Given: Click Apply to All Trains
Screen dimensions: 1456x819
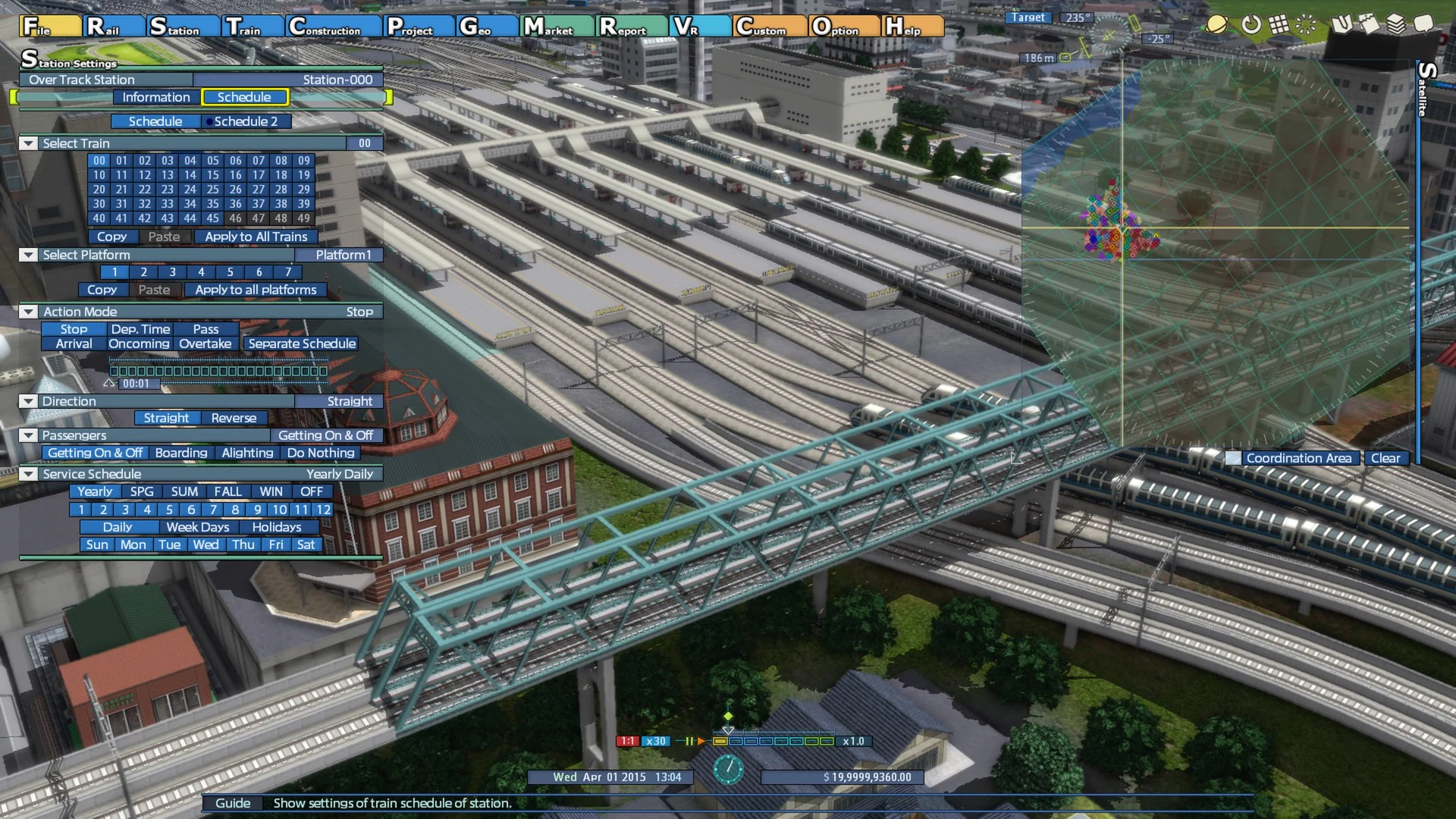Looking at the screenshot, I should pyautogui.click(x=256, y=237).
